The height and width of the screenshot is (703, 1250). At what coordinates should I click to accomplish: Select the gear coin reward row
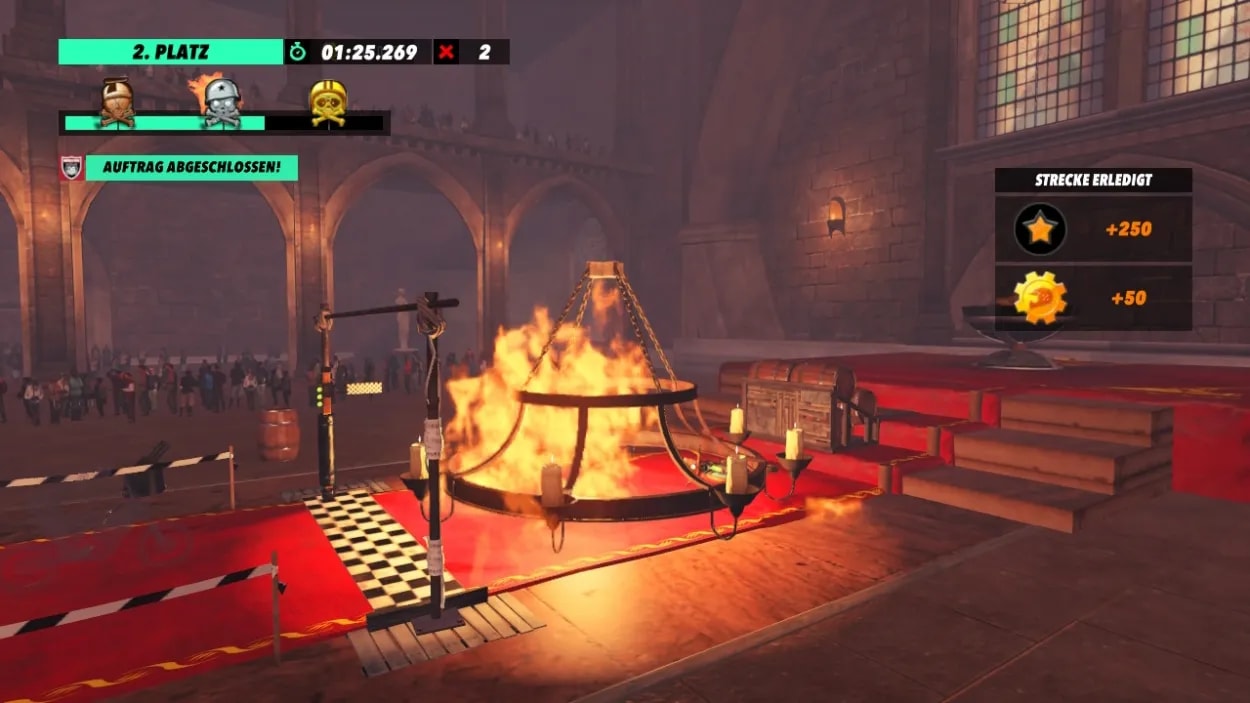1093,298
